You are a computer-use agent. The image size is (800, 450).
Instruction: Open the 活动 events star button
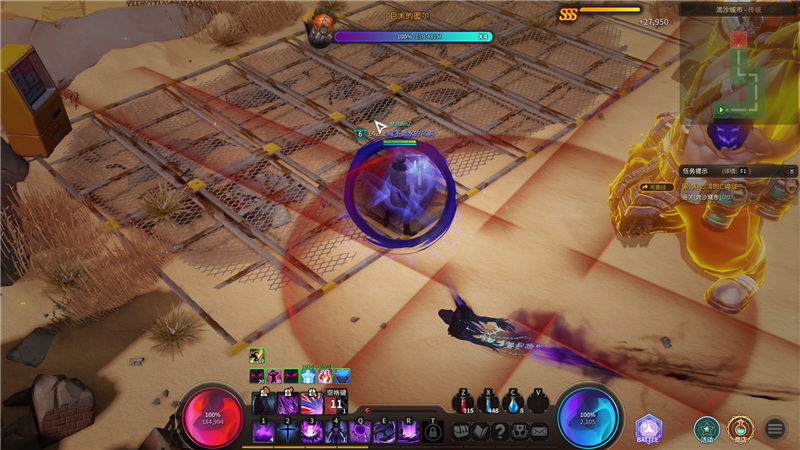click(x=707, y=429)
